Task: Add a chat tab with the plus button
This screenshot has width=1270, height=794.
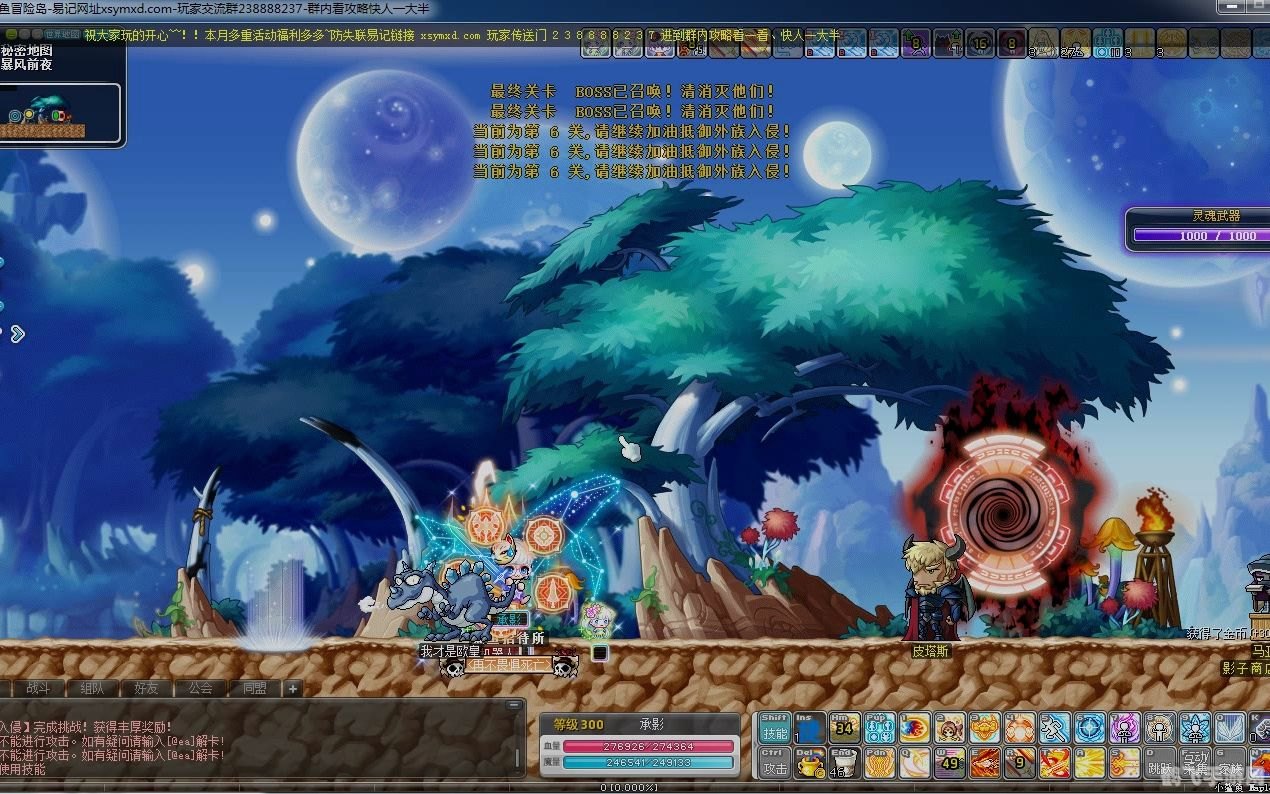Action: [x=292, y=688]
